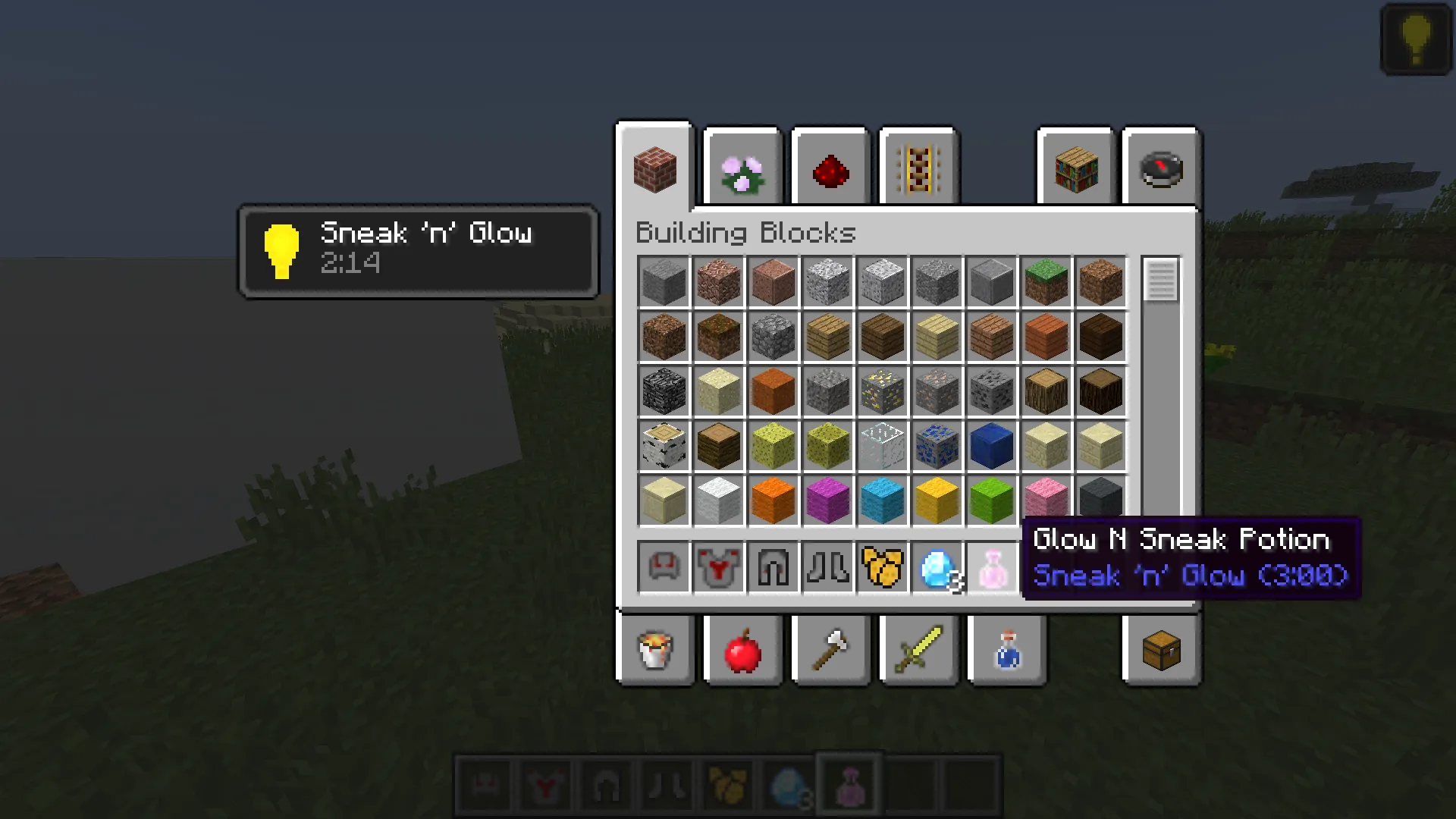The height and width of the screenshot is (819, 1456).
Task: Click the chestplate armor slot
Action: coord(718,567)
